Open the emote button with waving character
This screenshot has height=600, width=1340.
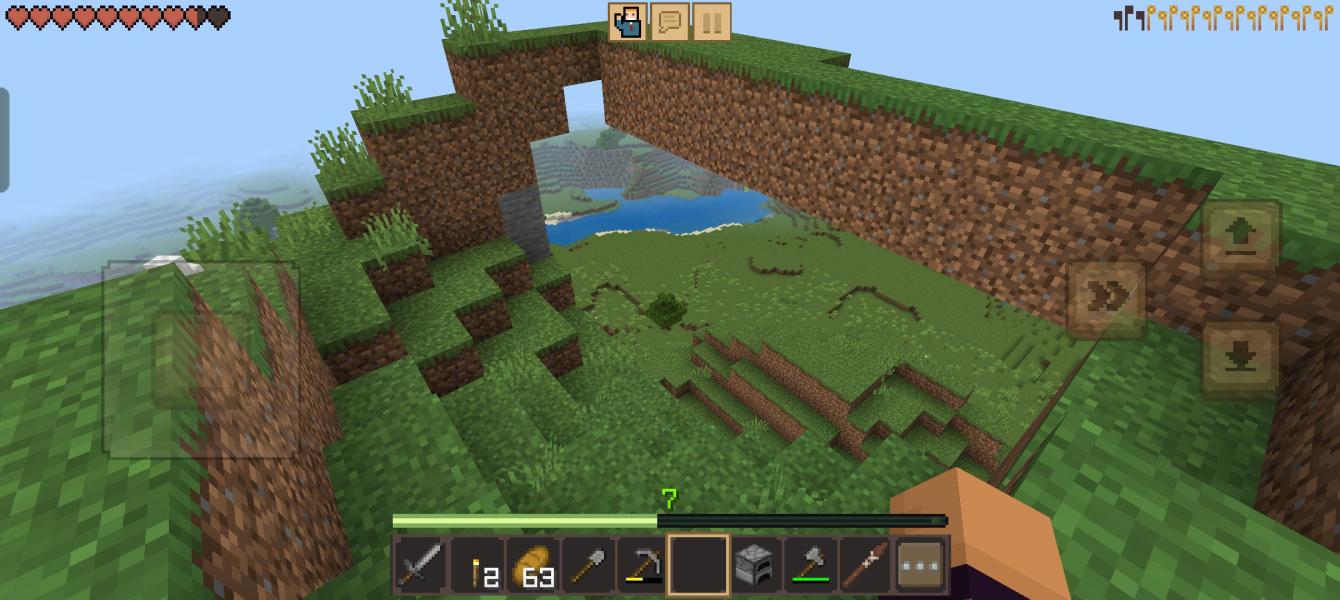click(628, 22)
